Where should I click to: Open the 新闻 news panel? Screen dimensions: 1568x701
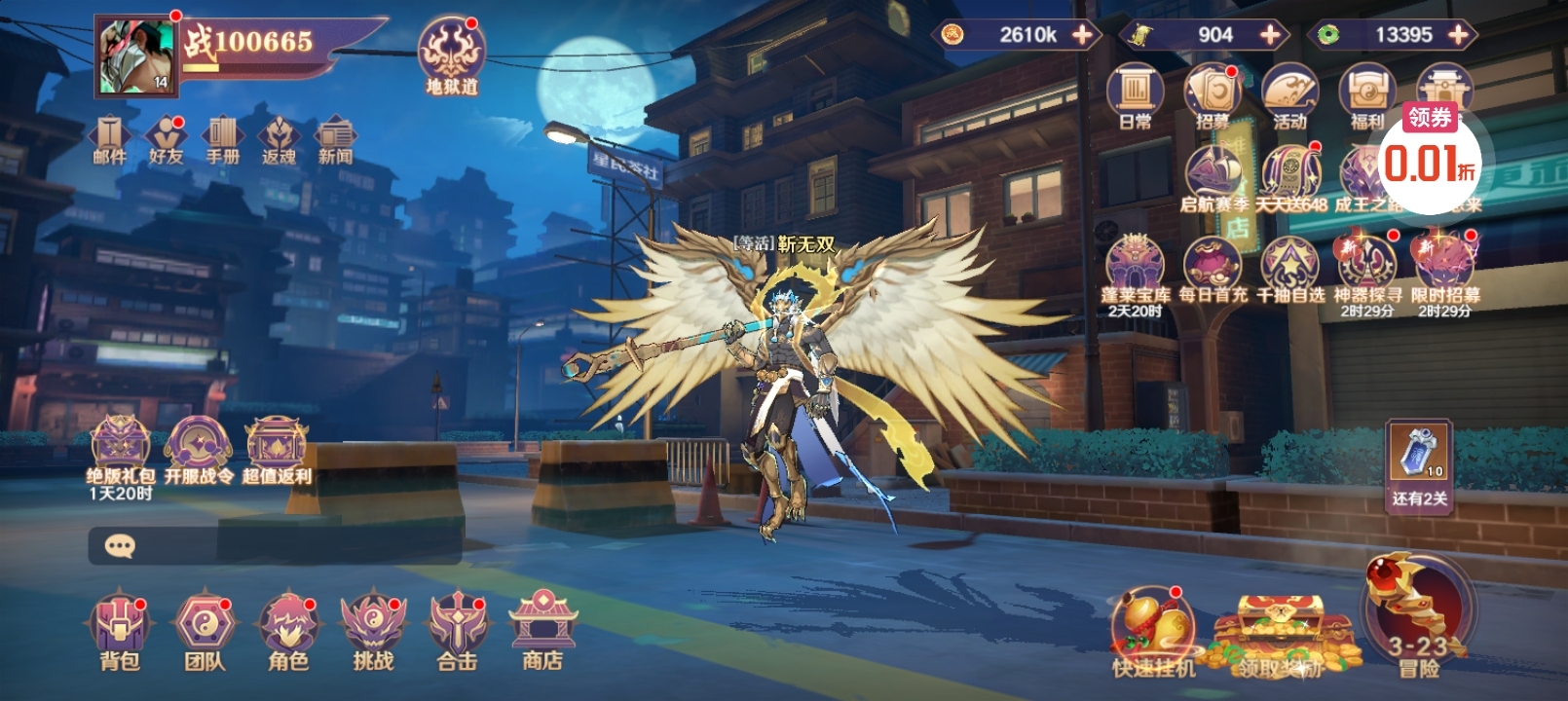pyautogui.click(x=335, y=140)
